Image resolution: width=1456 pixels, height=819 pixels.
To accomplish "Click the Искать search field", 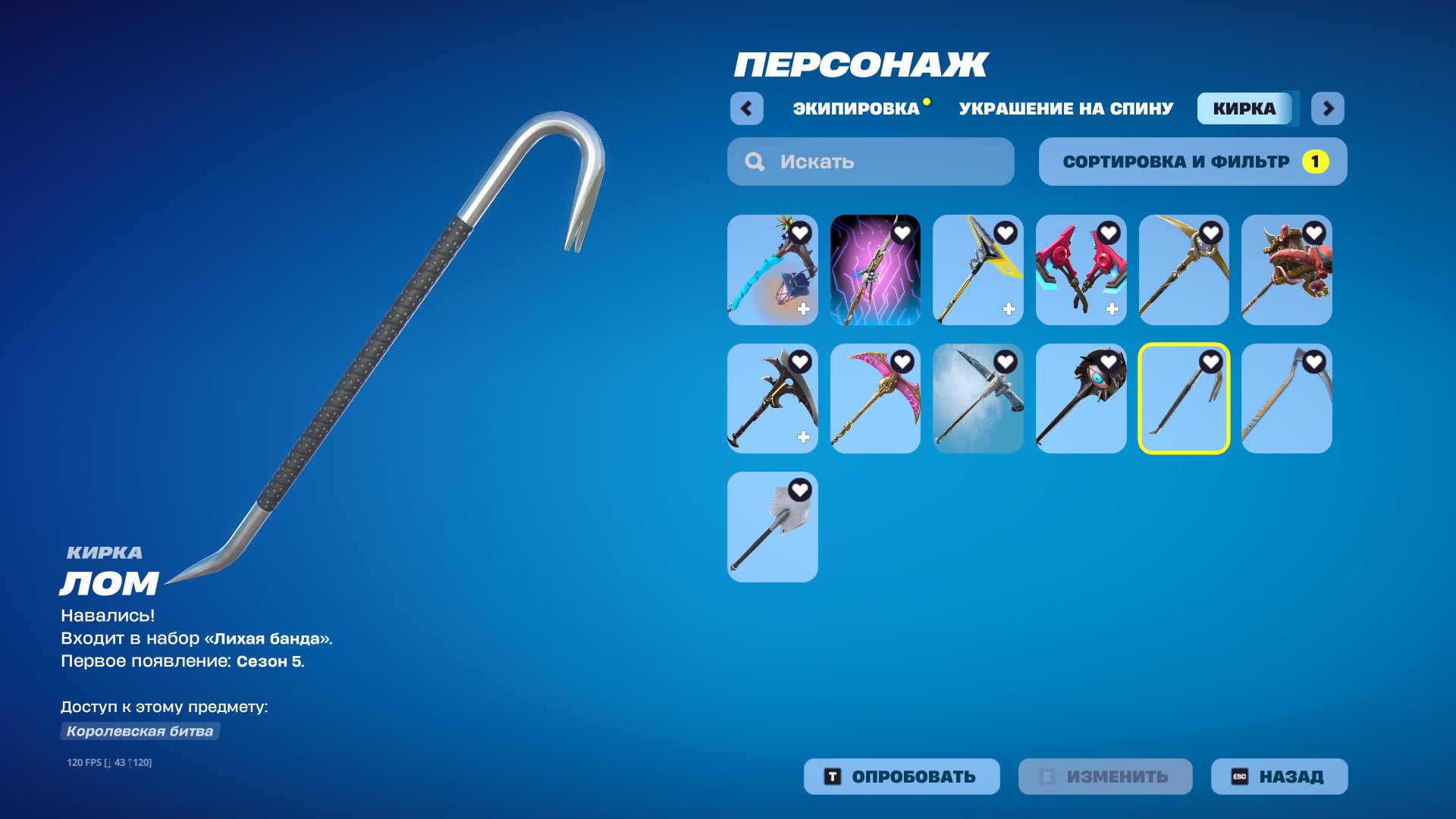I will pos(869,161).
